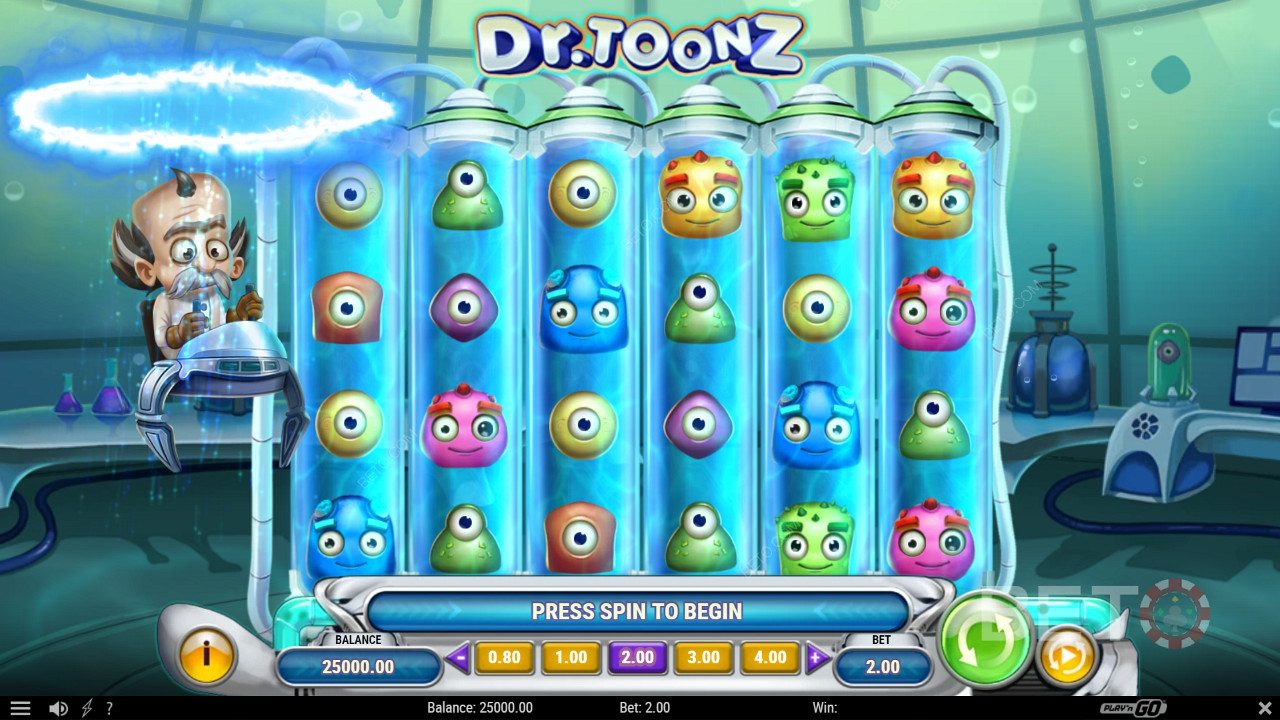Activate the 2.00 highlighted bet chip

637,657
